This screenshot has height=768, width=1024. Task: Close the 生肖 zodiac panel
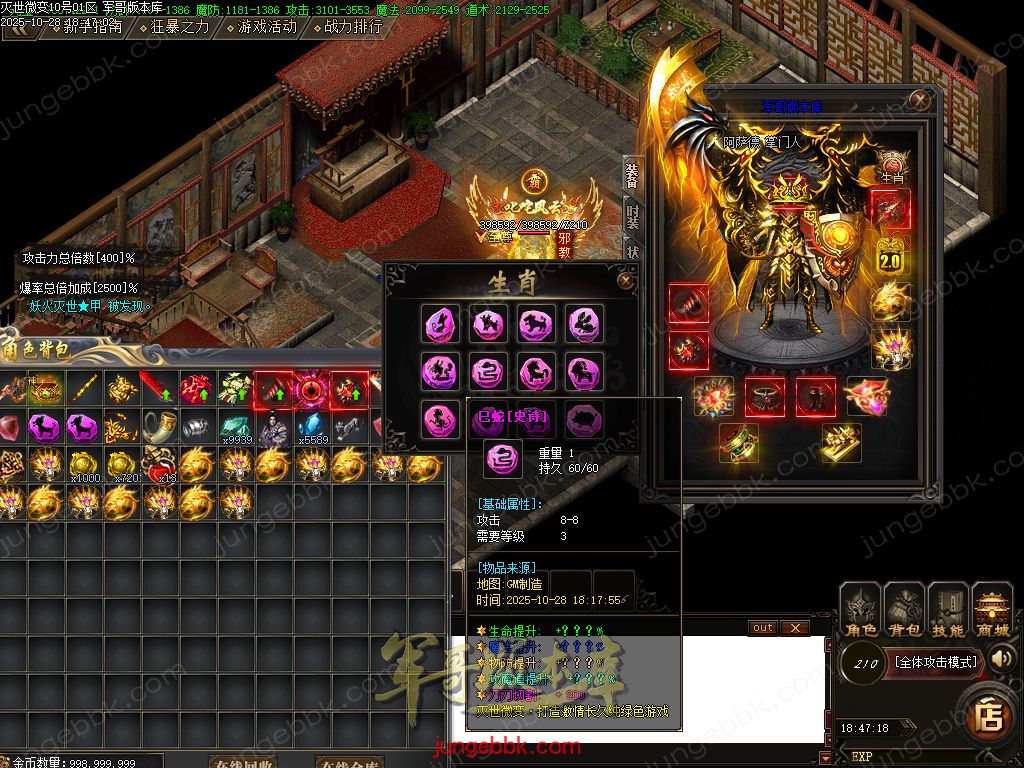pos(626,281)
